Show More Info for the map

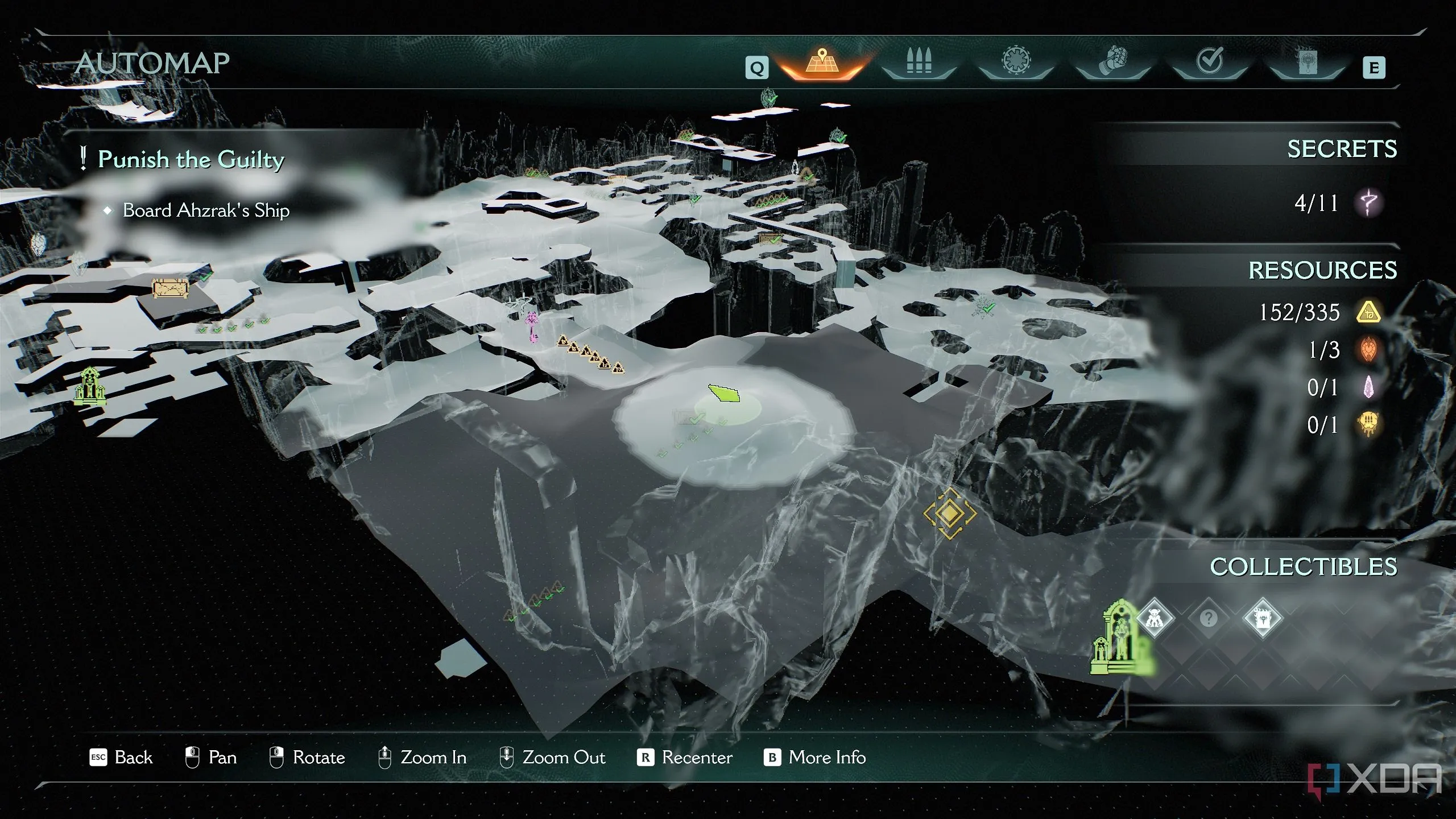(x=814, y=758)
